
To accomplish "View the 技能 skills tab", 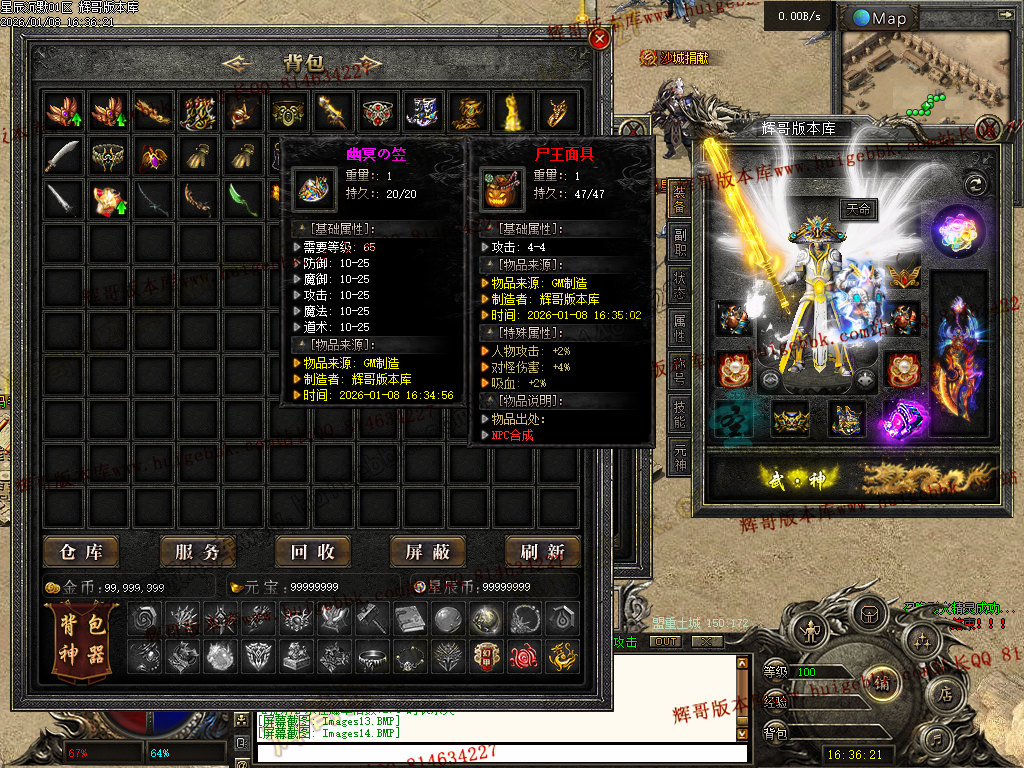I will point(680,412).
